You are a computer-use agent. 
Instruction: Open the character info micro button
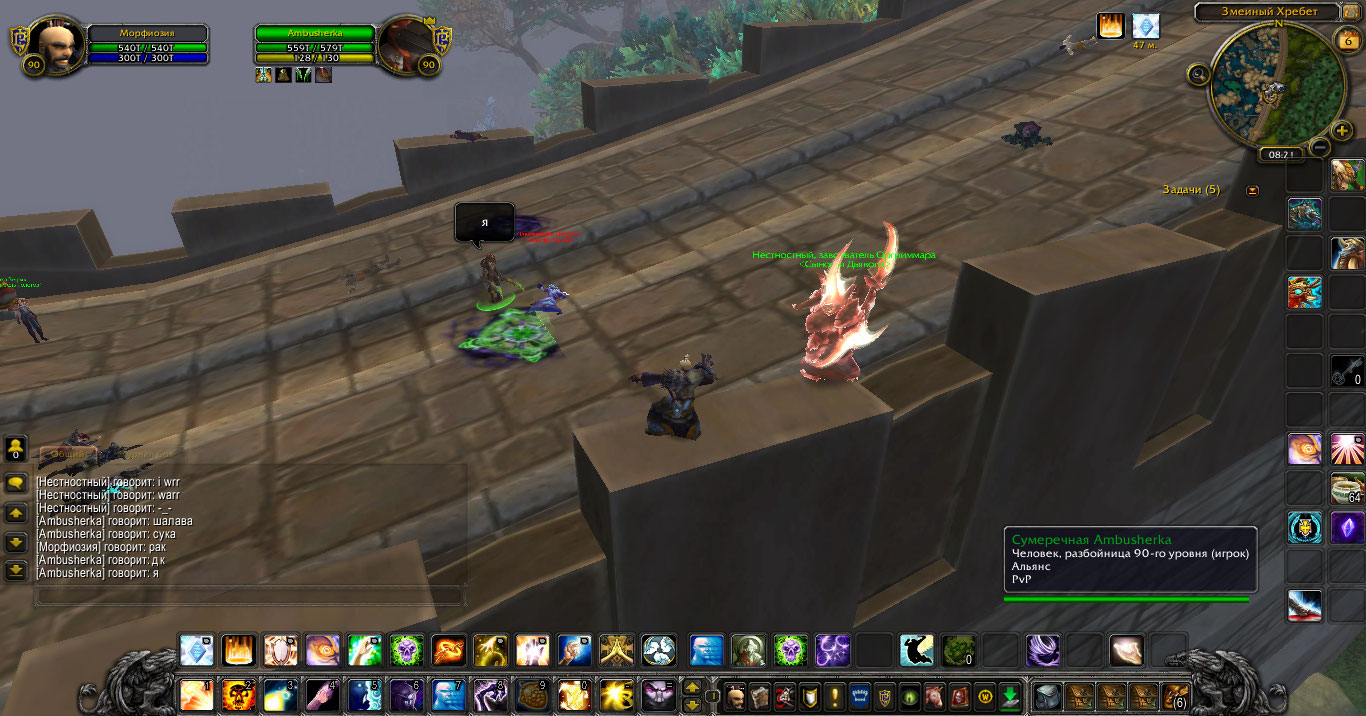(x=736, y=695)
